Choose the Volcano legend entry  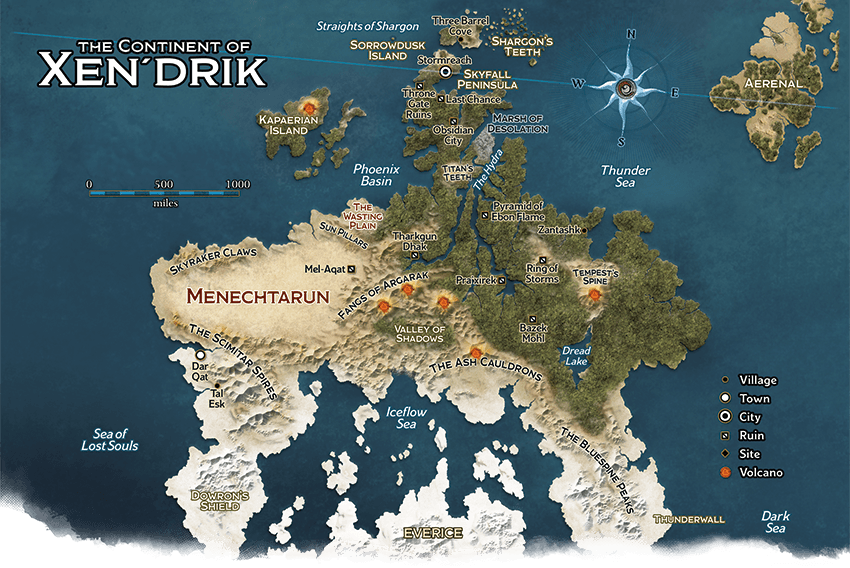749,472
